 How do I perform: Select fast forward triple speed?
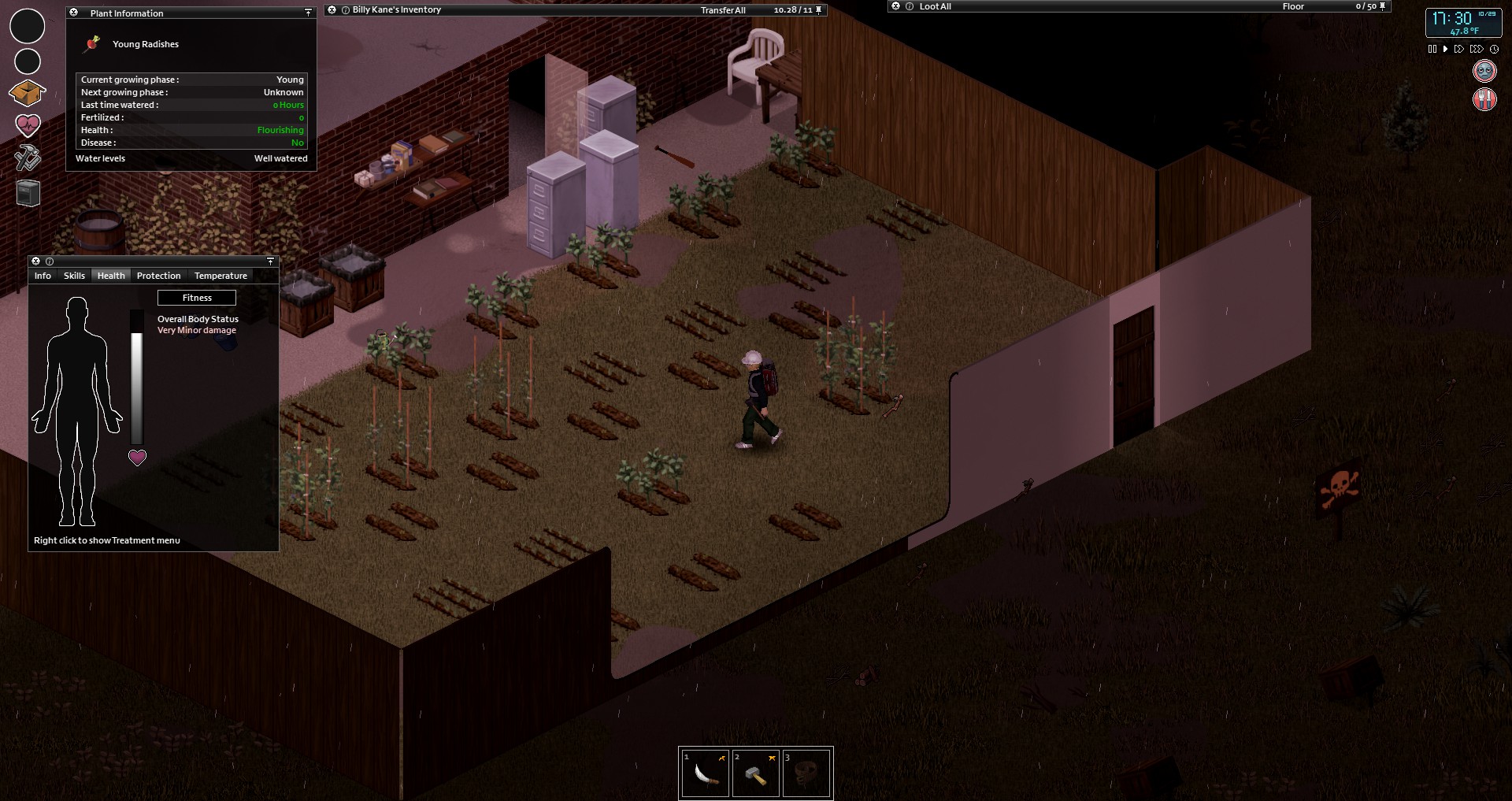pos(1476,49)
